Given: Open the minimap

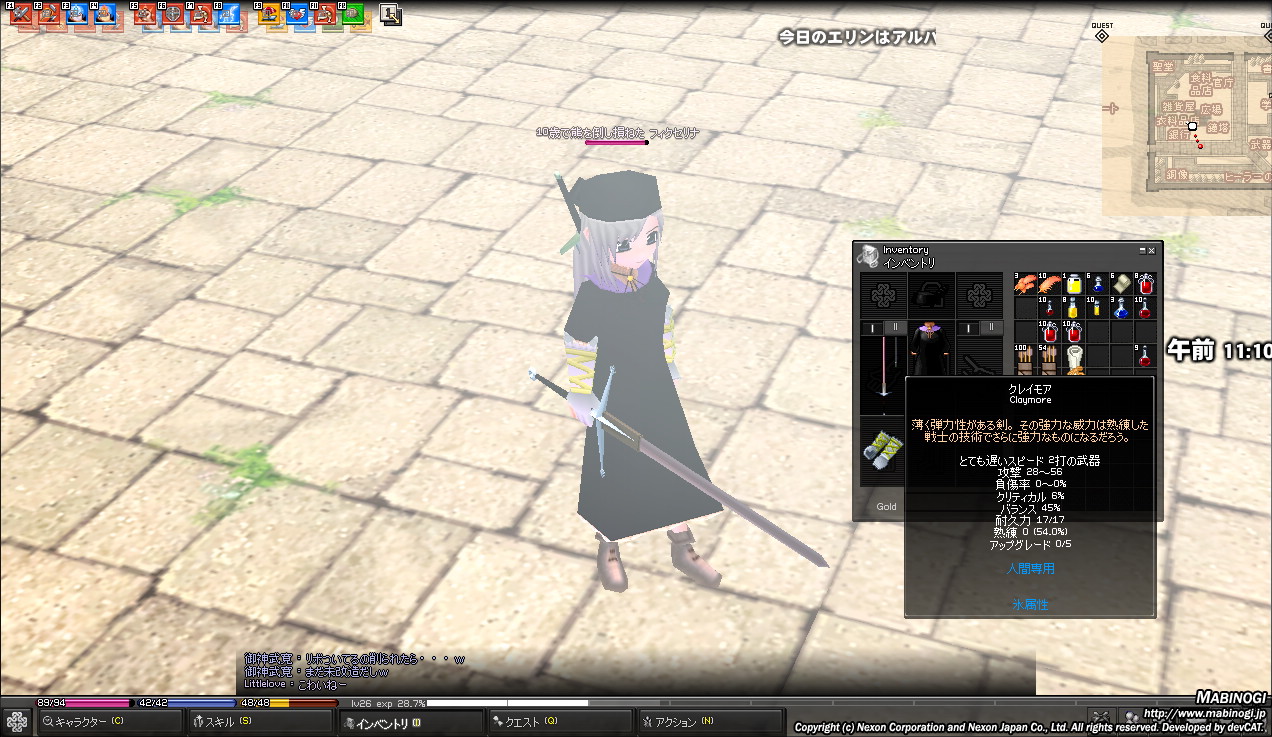Looking at the screenshot, I should point(1187,126).
